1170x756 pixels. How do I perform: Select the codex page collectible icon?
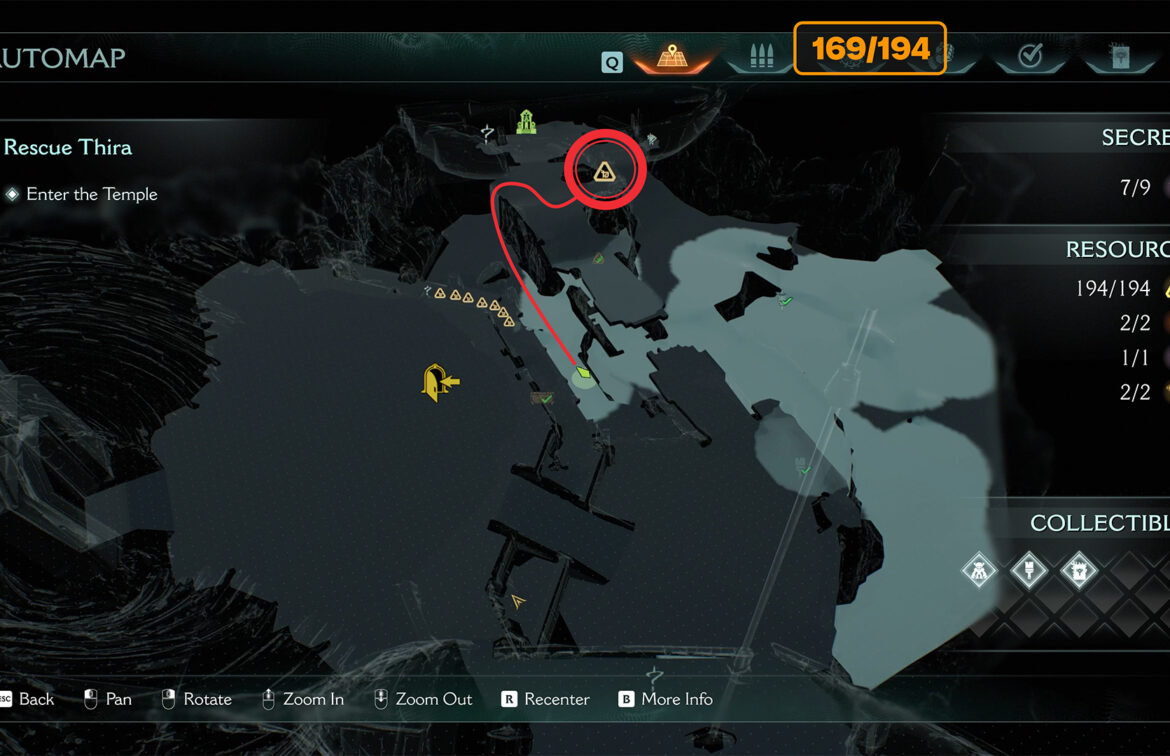point(1079,572)
